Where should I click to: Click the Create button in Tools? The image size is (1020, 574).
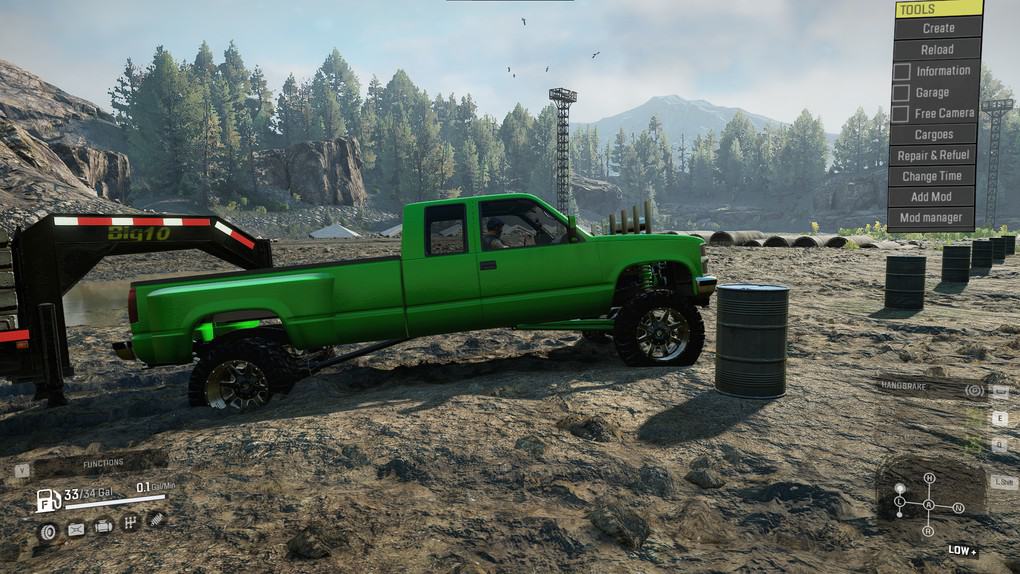point(937,28)
